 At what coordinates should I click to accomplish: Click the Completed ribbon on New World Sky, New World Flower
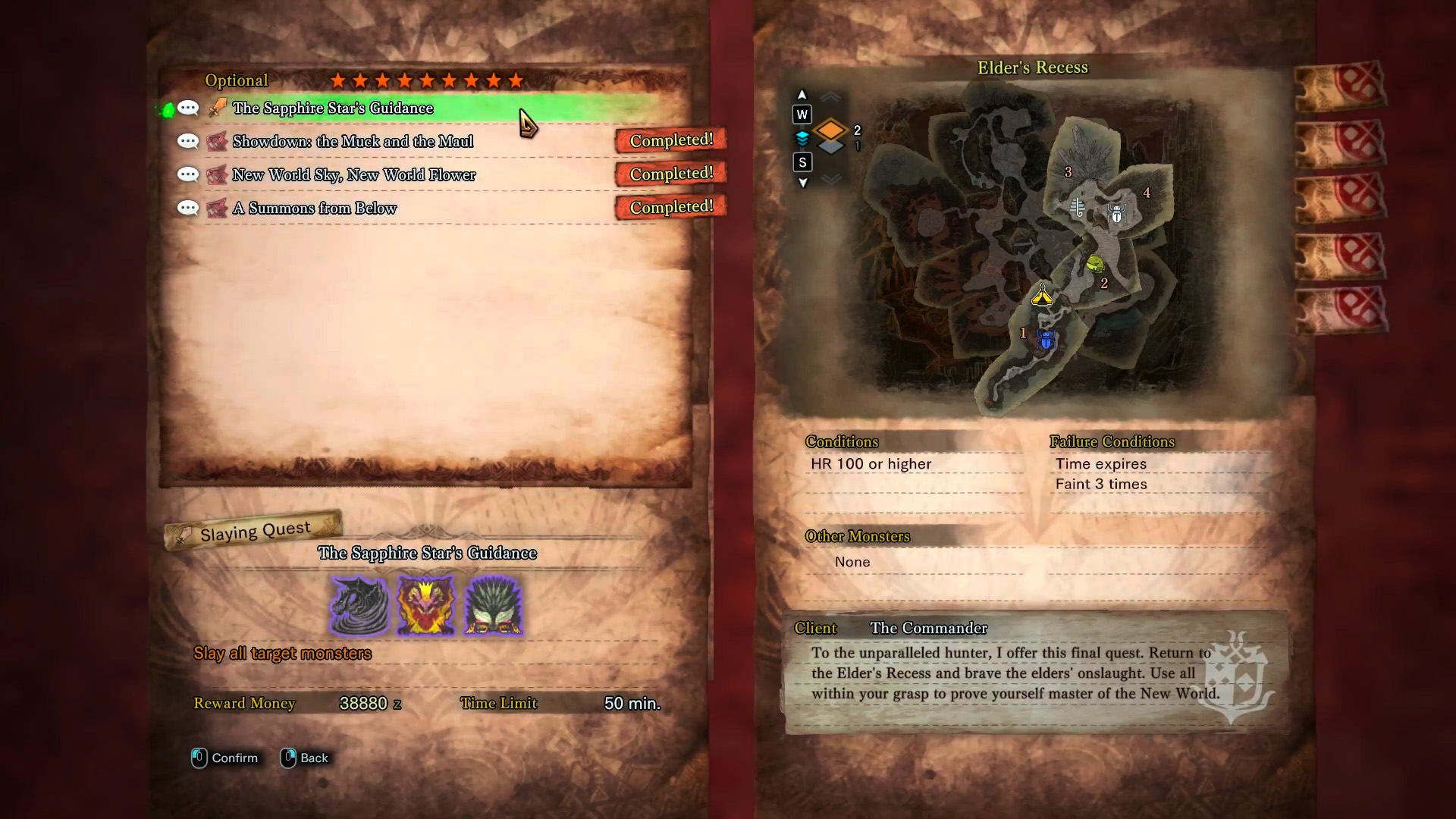670,174
